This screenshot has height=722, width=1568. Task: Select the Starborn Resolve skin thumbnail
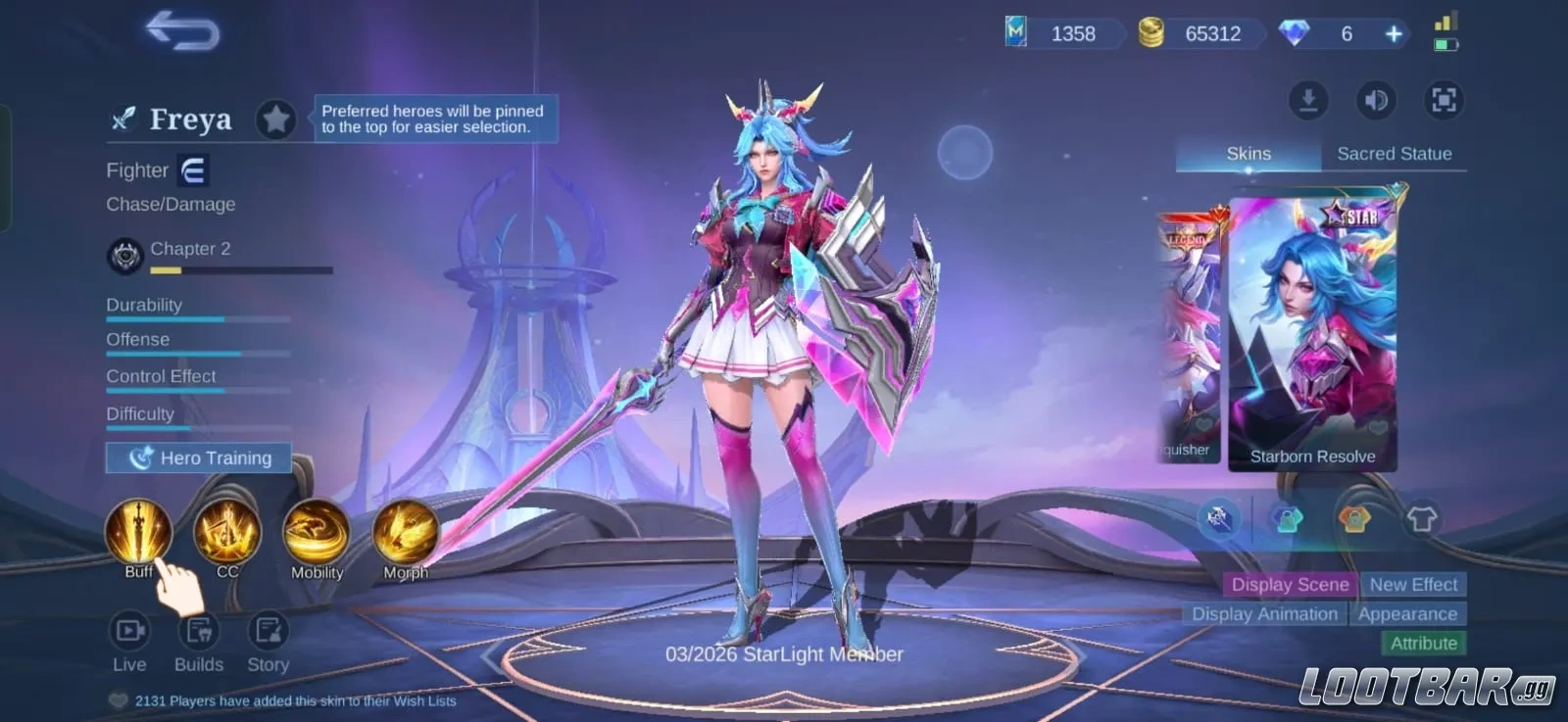tap(1311, 323)
